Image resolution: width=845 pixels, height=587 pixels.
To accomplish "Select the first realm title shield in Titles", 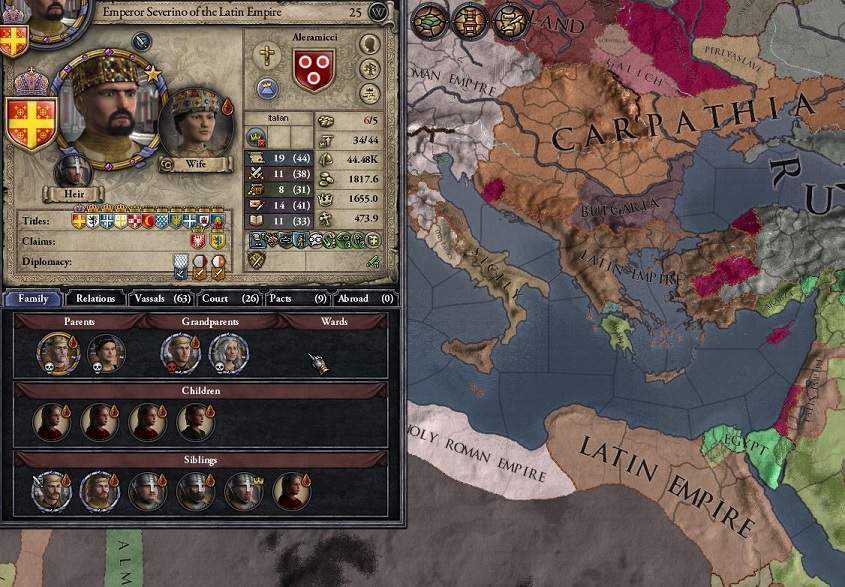I will coord(79,219).
